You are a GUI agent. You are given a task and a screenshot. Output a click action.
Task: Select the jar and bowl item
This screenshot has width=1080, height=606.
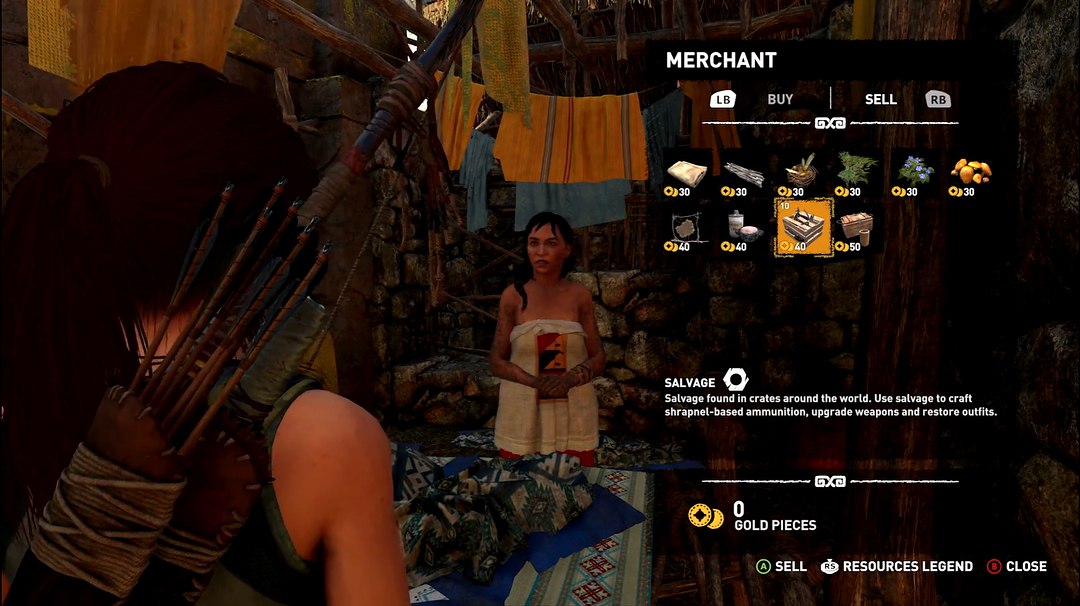742,229
